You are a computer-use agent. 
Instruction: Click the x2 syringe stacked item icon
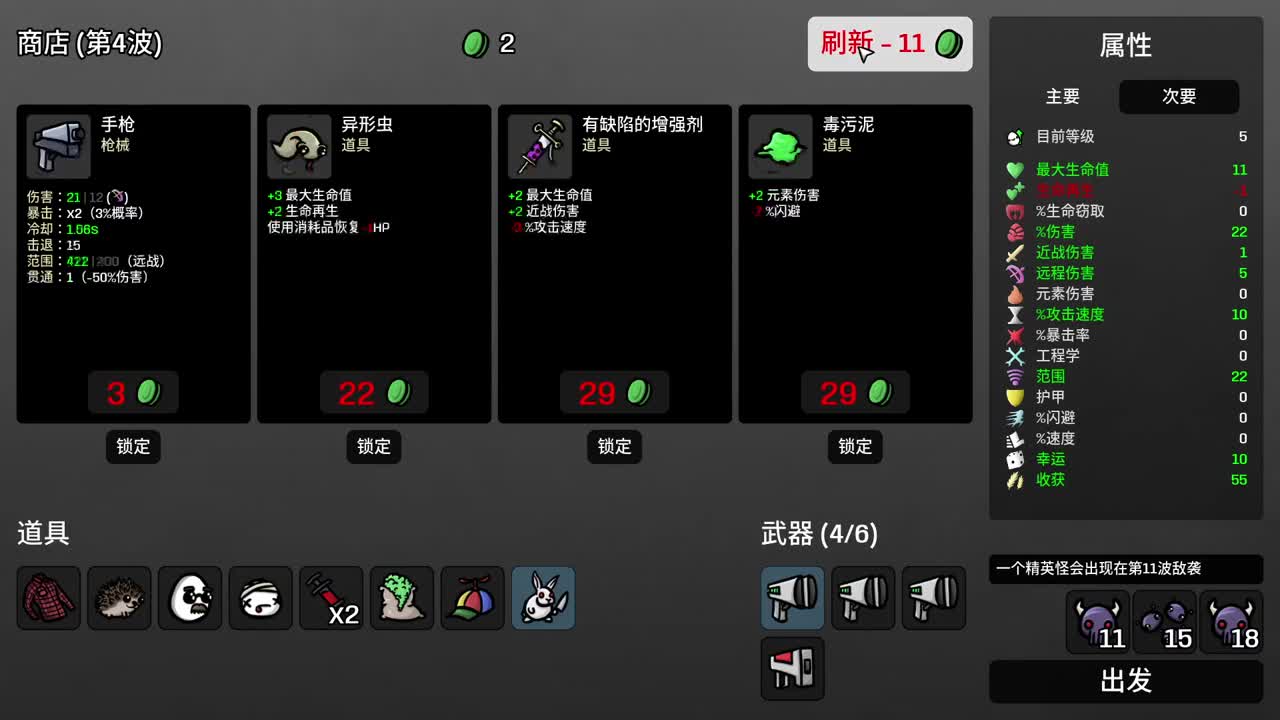(330, 598)
